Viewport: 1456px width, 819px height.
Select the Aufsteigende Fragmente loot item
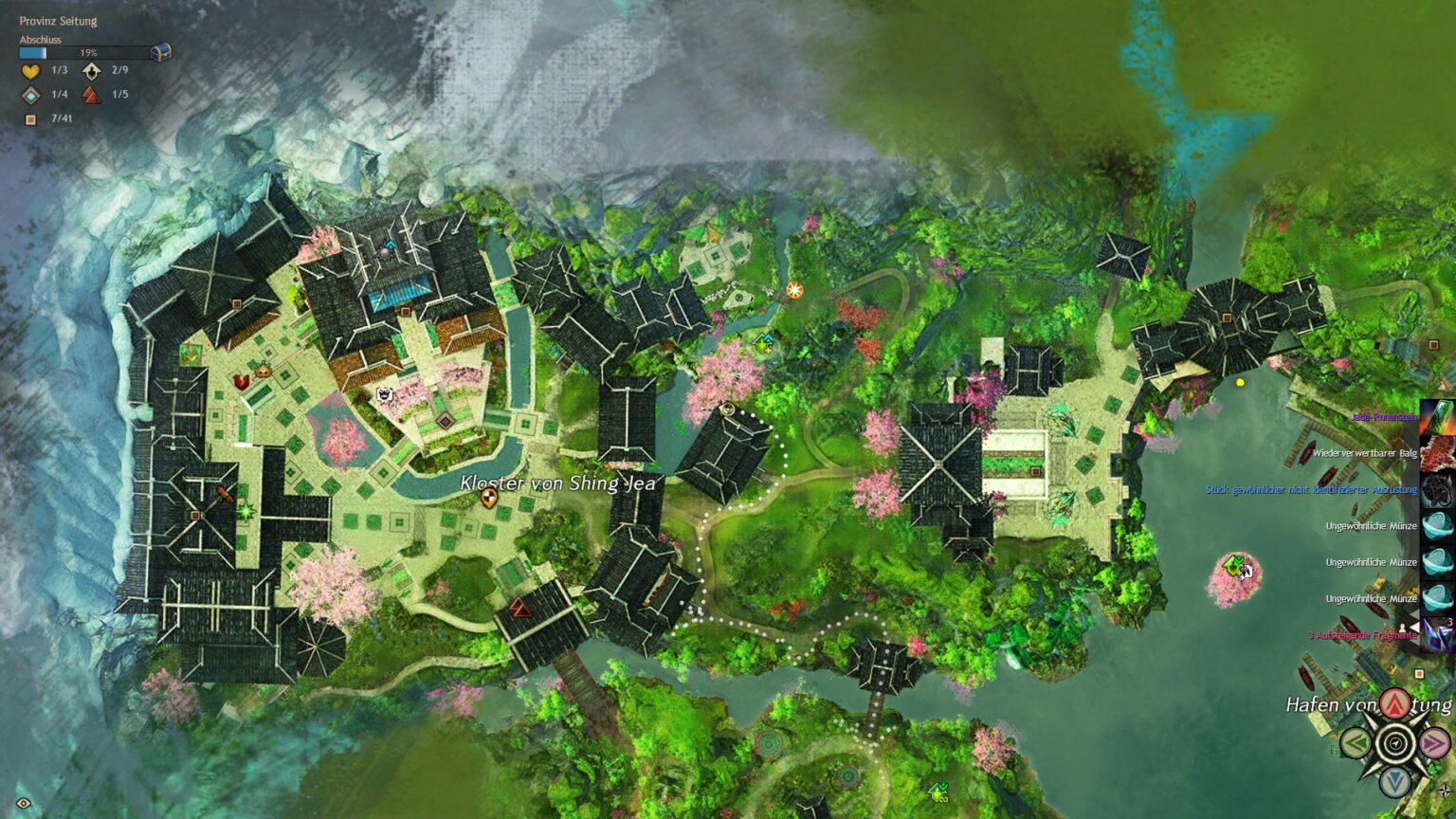click(1436, 635)
